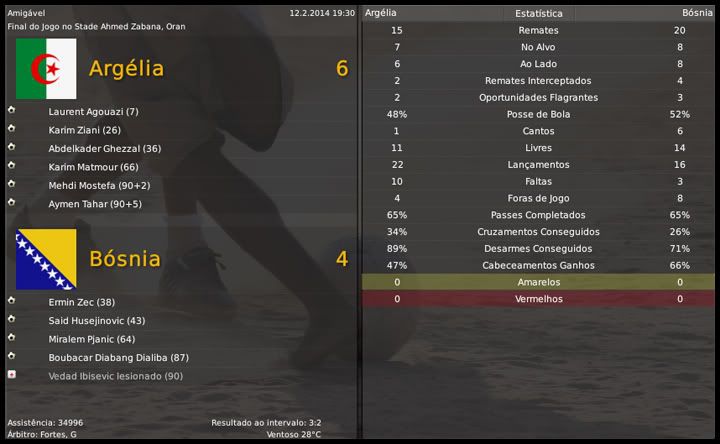Select Aymen Tahar from scorers list

95,204
